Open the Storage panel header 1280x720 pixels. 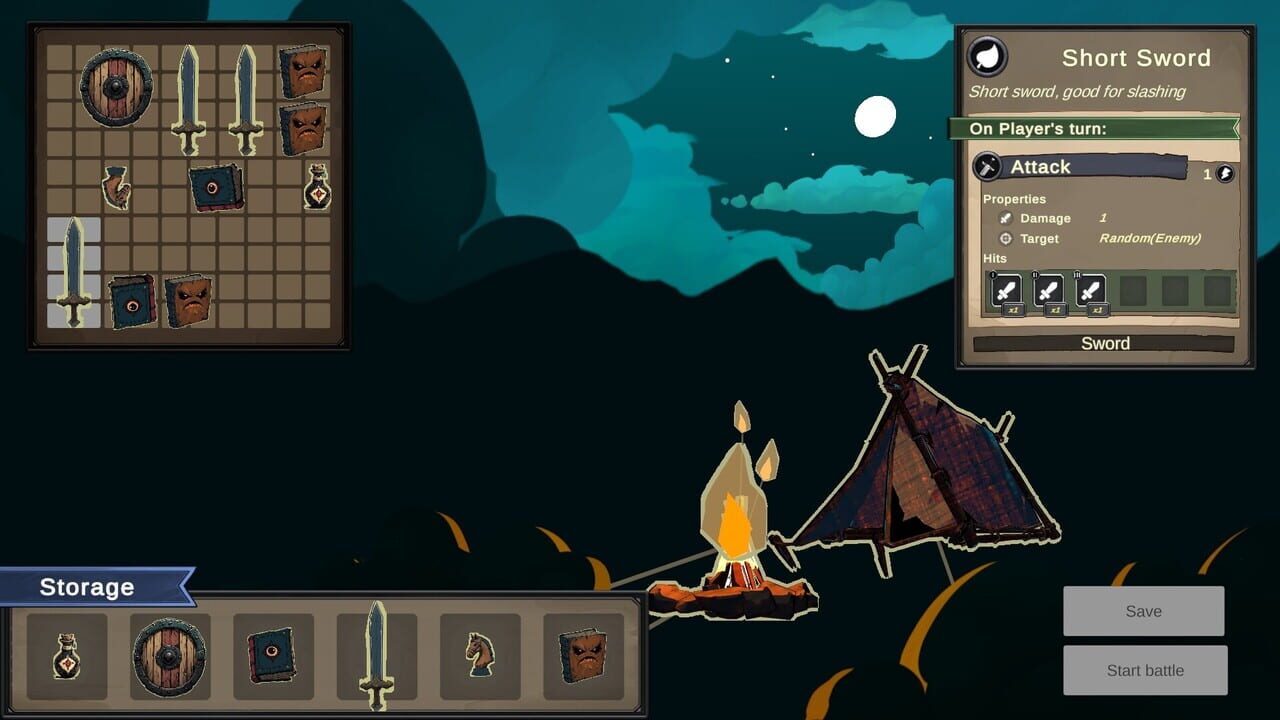85,587
